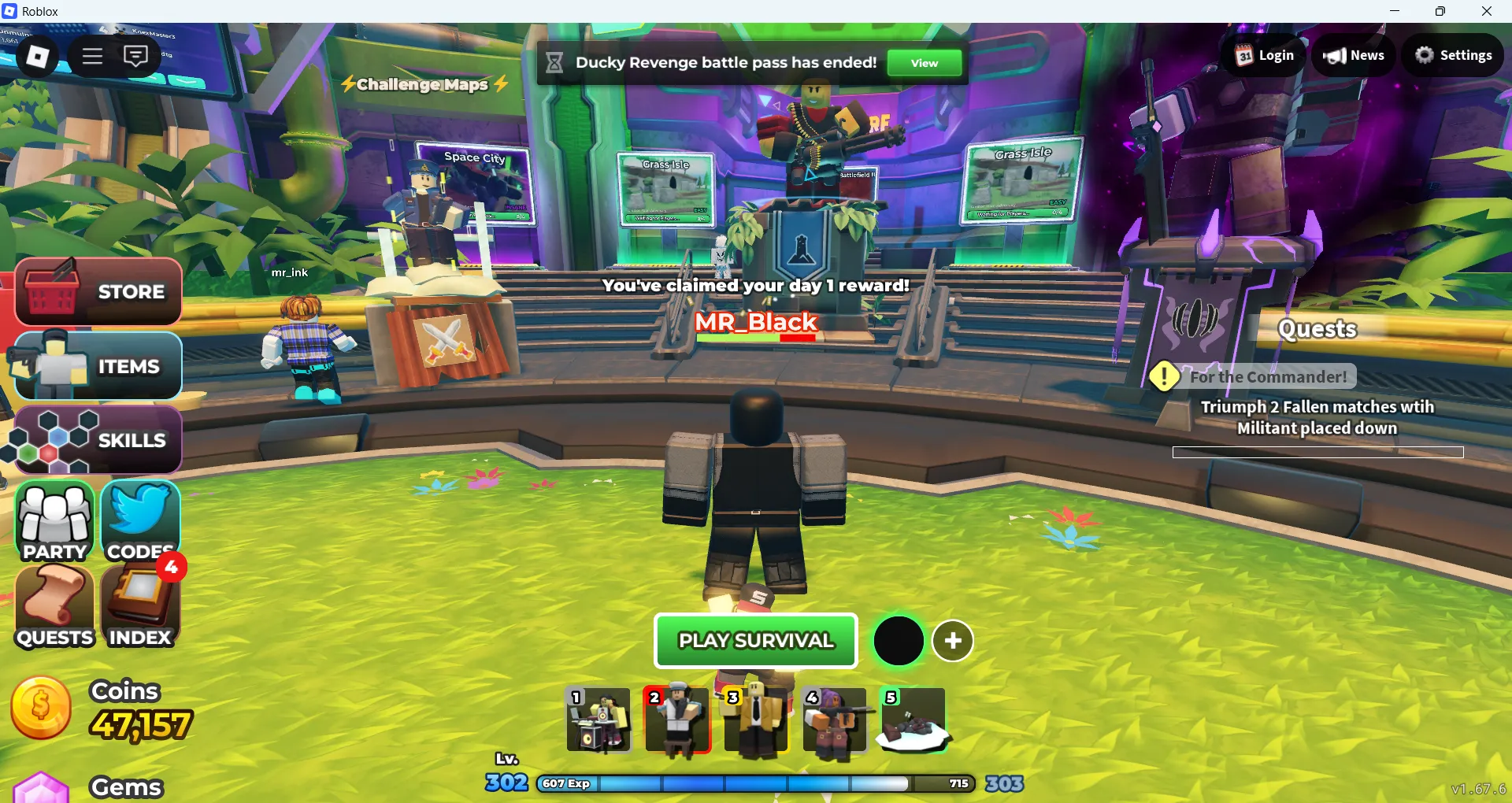Open the Items inventory
Image resolution: width=1512 pixels, height=803 pixels.
(98, 365)
